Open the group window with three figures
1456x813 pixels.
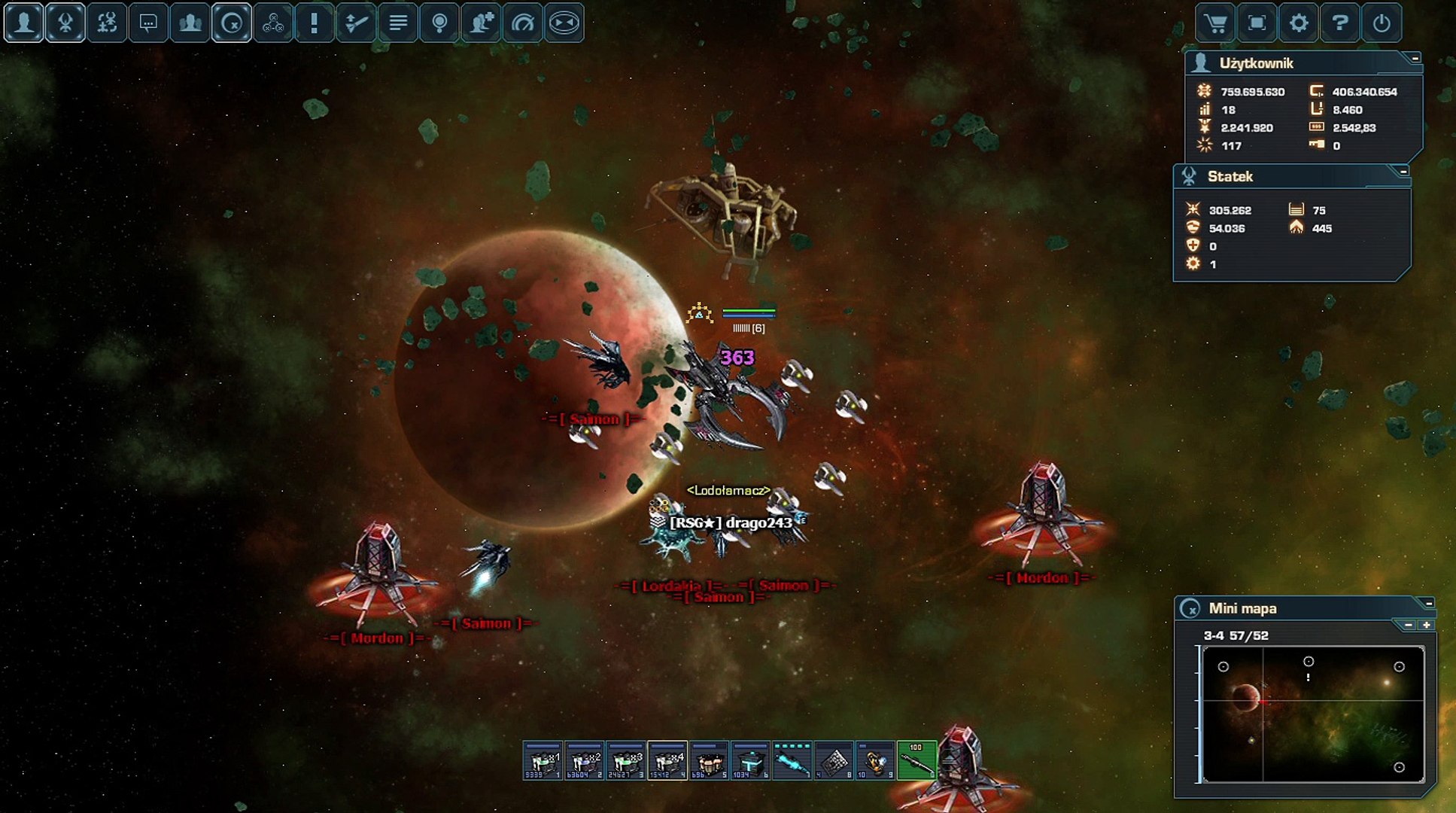click(190, 23)
